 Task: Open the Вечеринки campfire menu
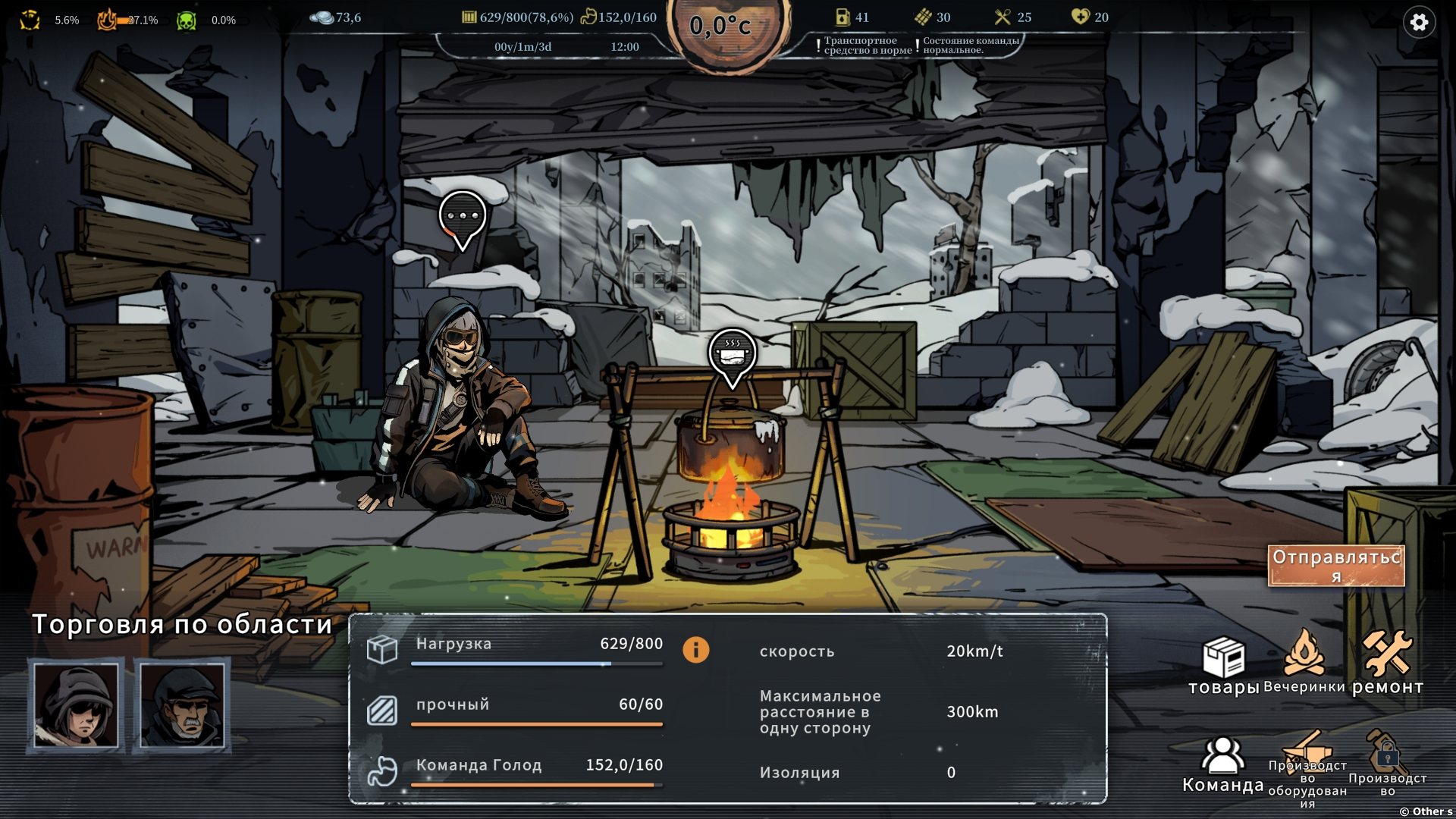[x=1304, y=661]
